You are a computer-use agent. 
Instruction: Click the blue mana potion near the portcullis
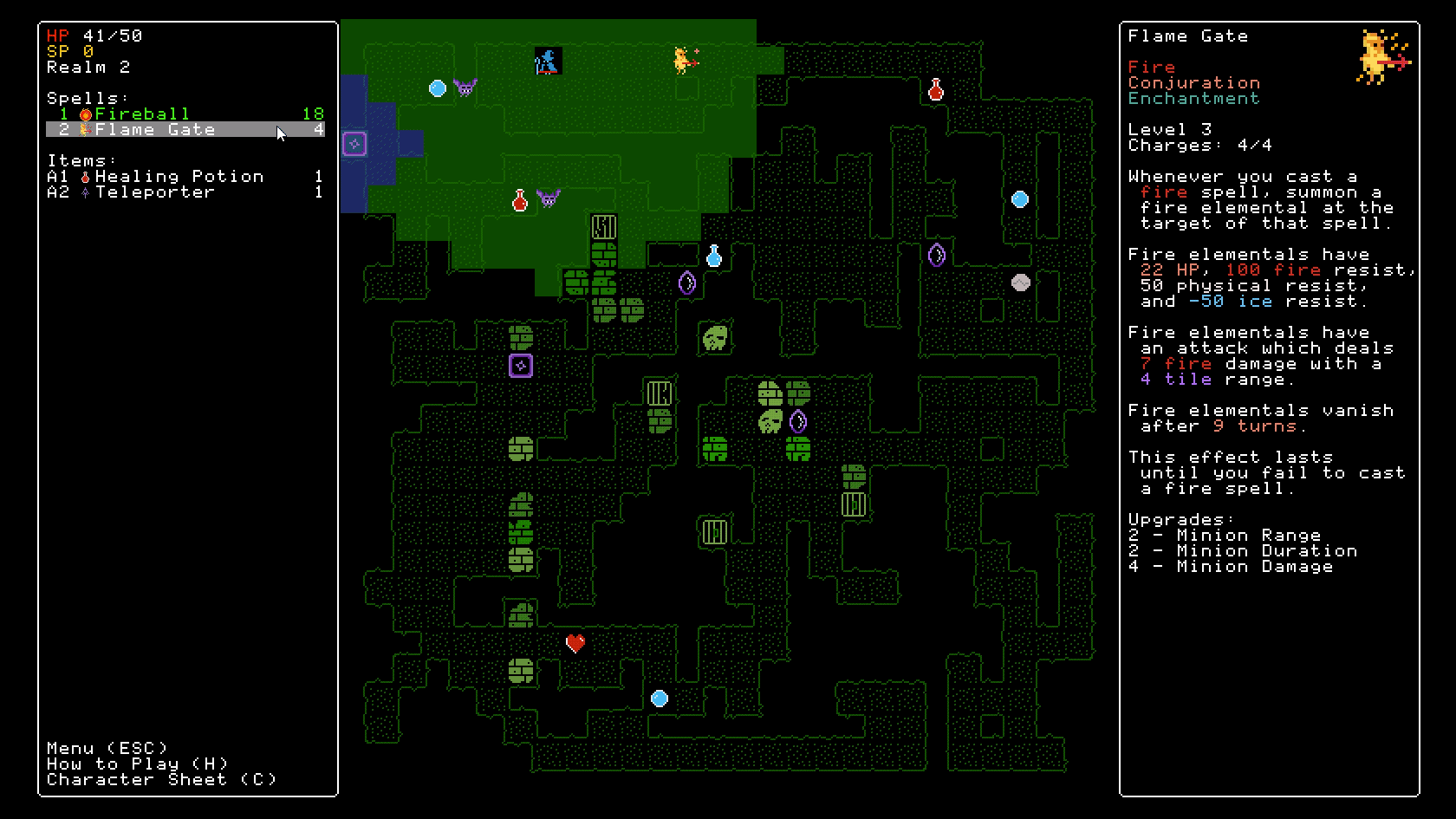[x=713, y=256]
